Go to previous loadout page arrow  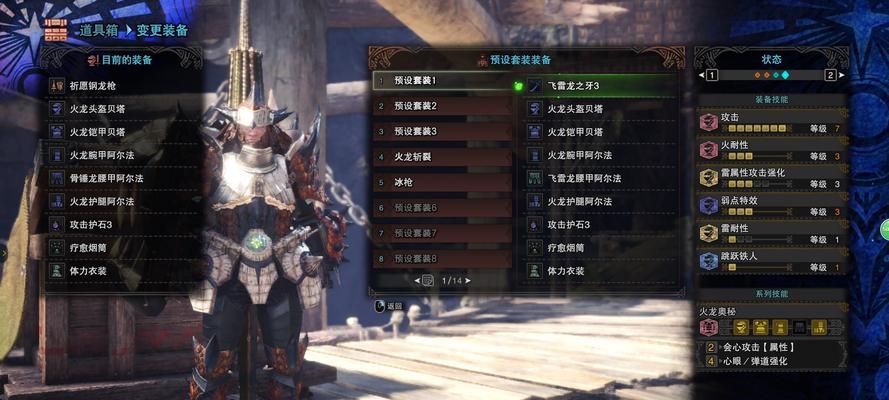click(417, 281)
